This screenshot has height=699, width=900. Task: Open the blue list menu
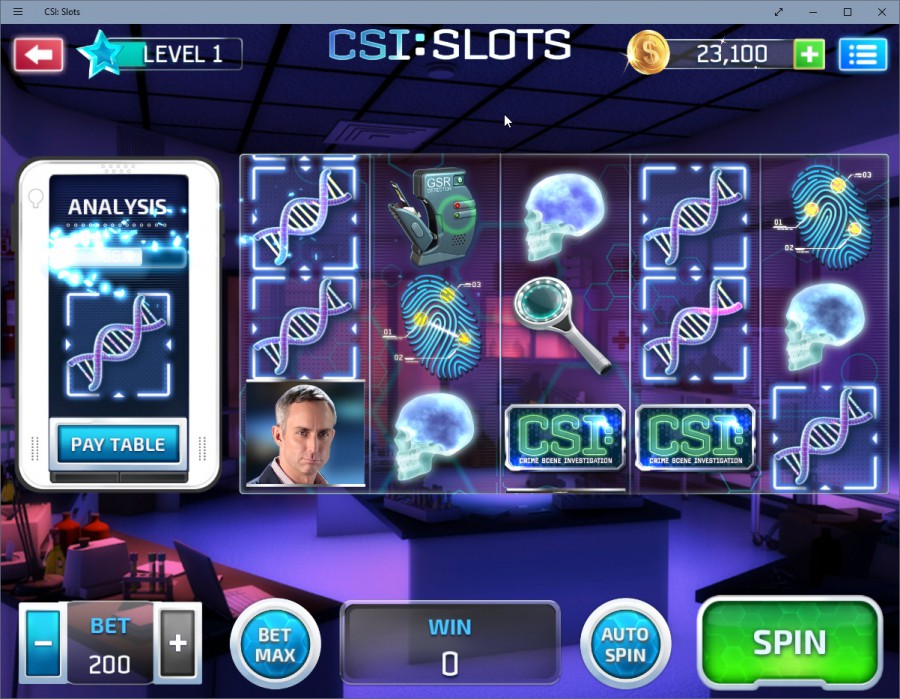[x=862, y=54]
